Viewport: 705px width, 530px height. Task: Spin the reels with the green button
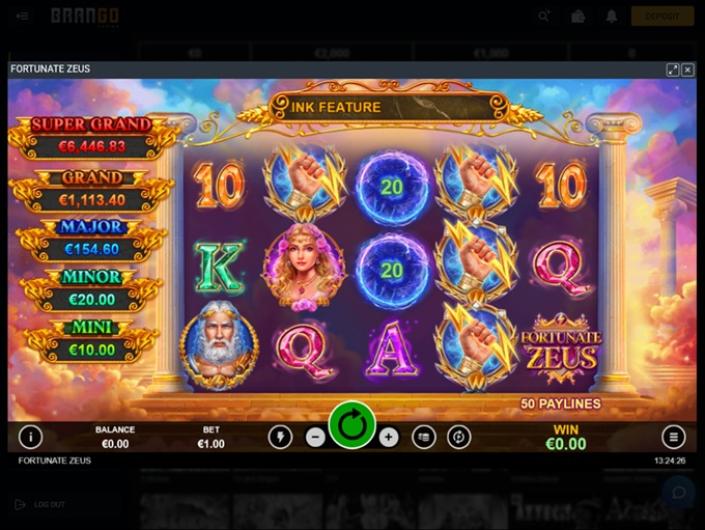(x=352, y=426)
